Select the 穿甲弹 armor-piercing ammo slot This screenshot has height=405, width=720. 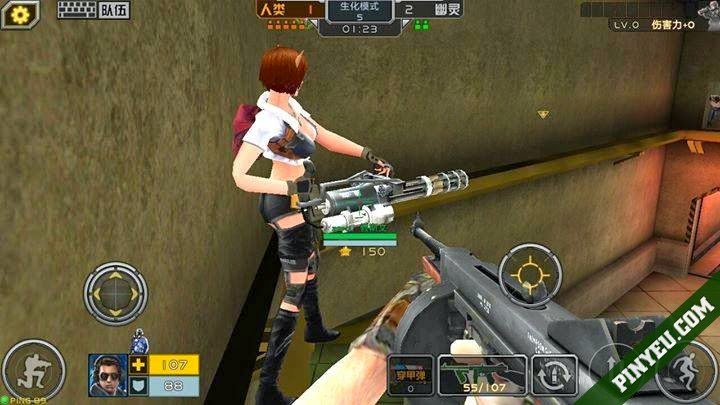(410, 374)
